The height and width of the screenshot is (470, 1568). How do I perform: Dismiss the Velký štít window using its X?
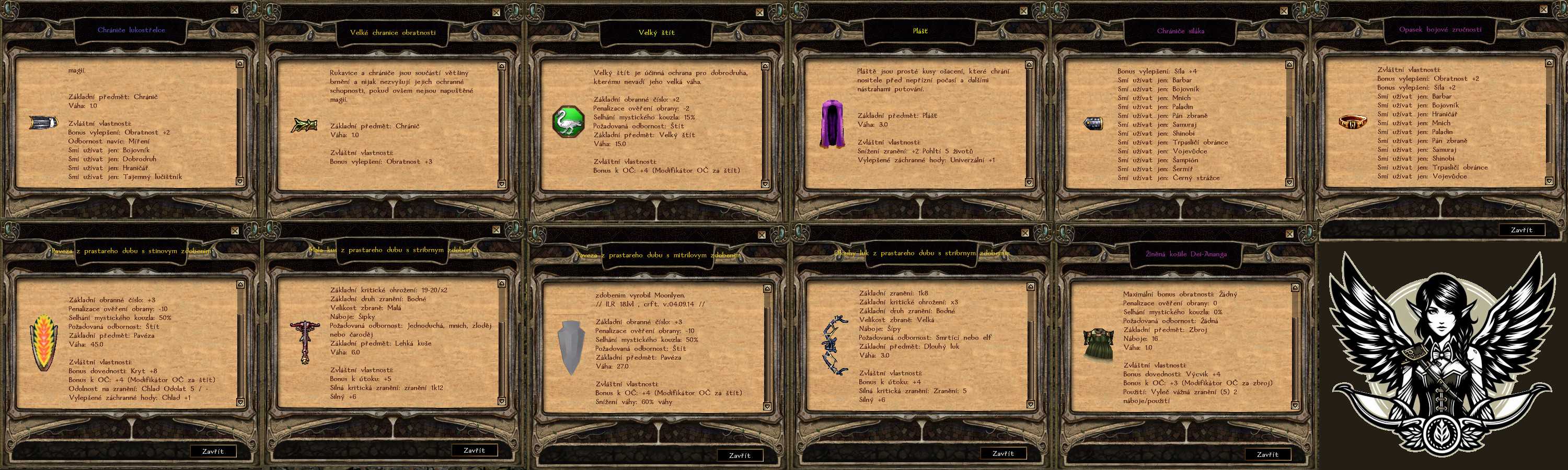click(x=759, y=12)
